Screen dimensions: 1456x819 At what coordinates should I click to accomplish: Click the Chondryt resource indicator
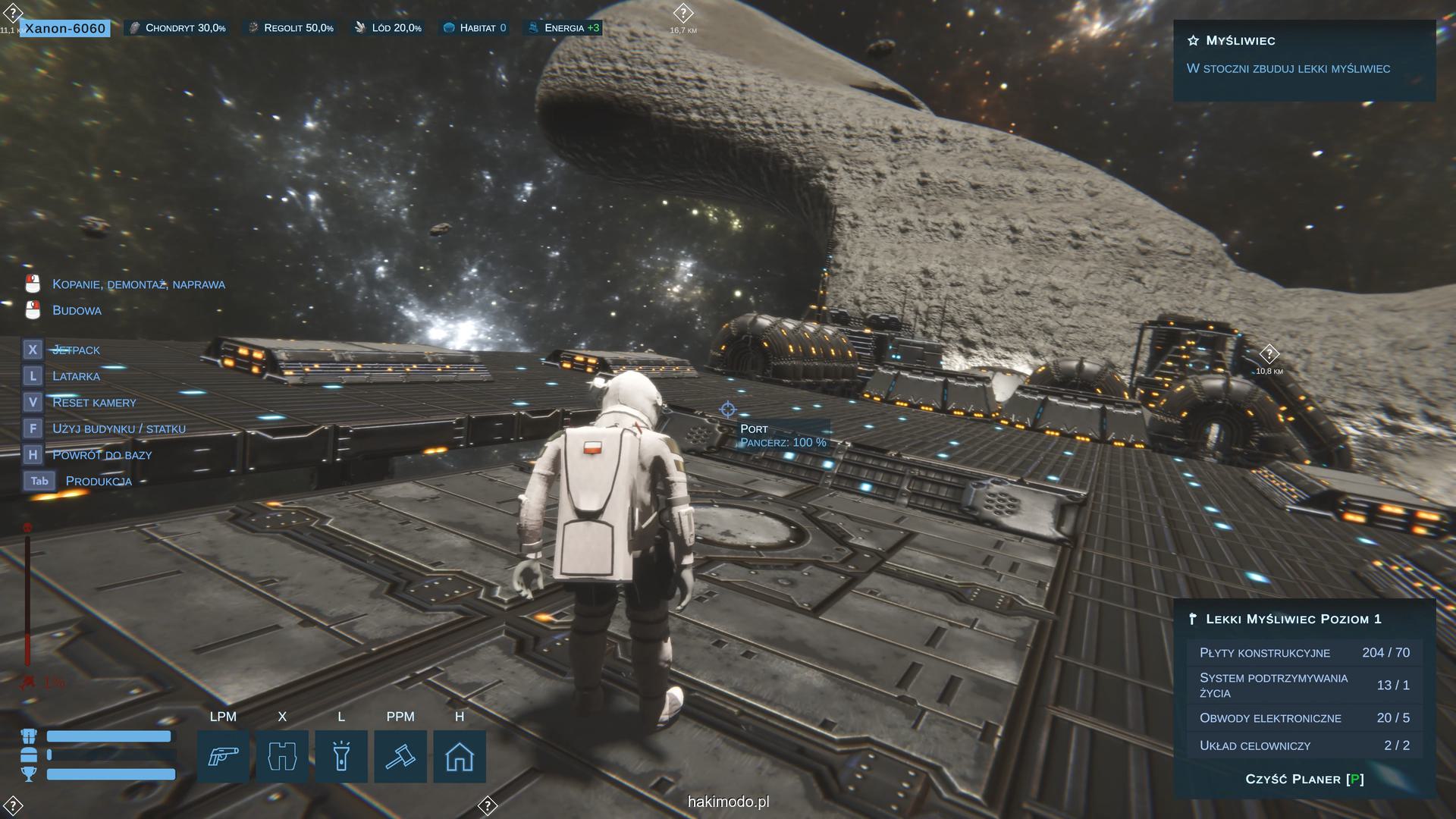pyautogui.click(x=177, y=28)
